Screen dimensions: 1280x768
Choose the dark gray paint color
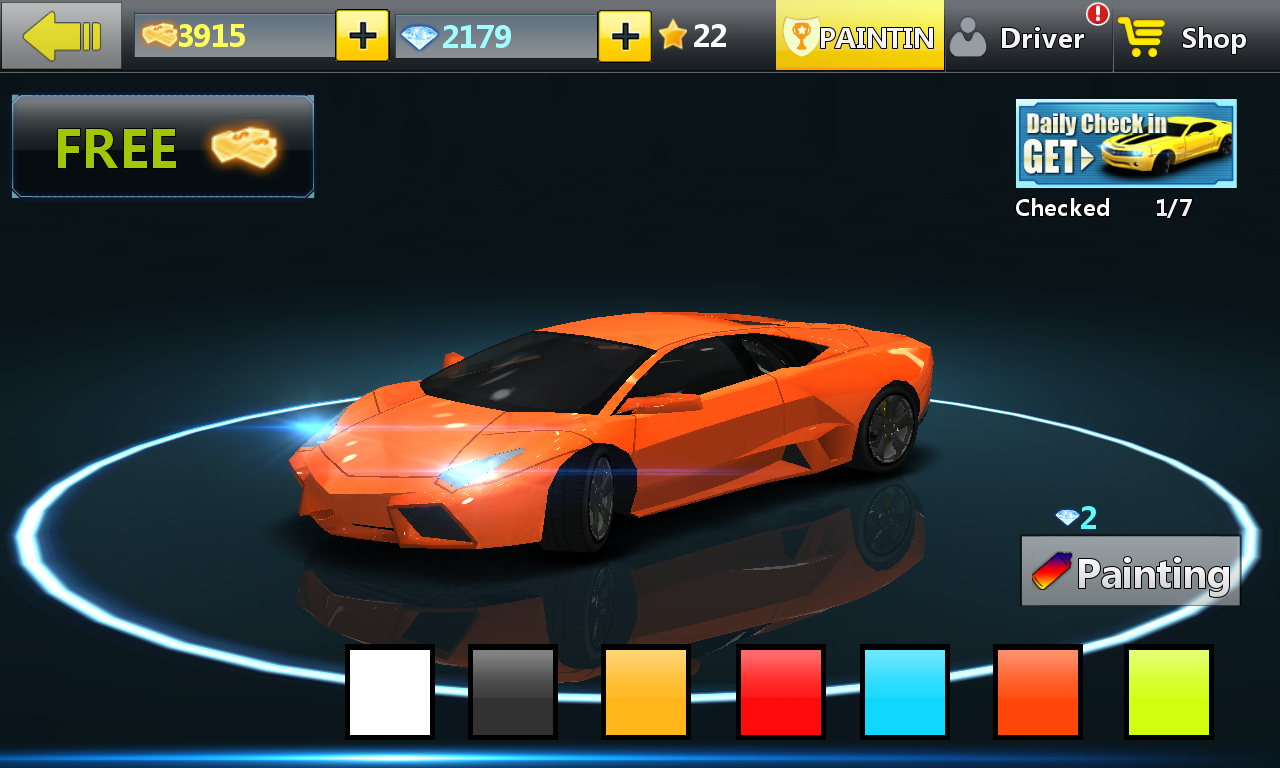512,692
